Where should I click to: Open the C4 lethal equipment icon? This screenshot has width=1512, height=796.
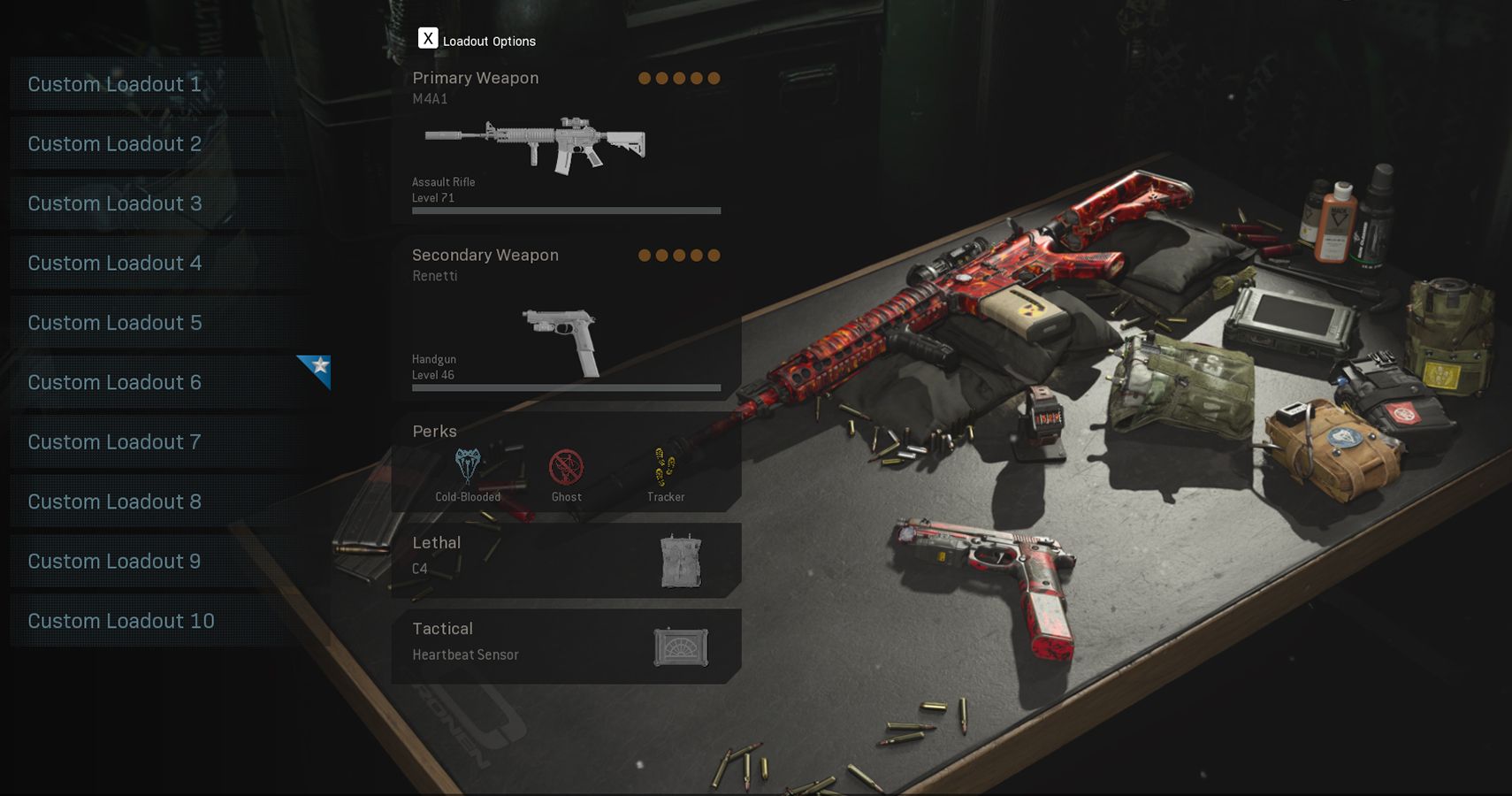pos(681,559)
